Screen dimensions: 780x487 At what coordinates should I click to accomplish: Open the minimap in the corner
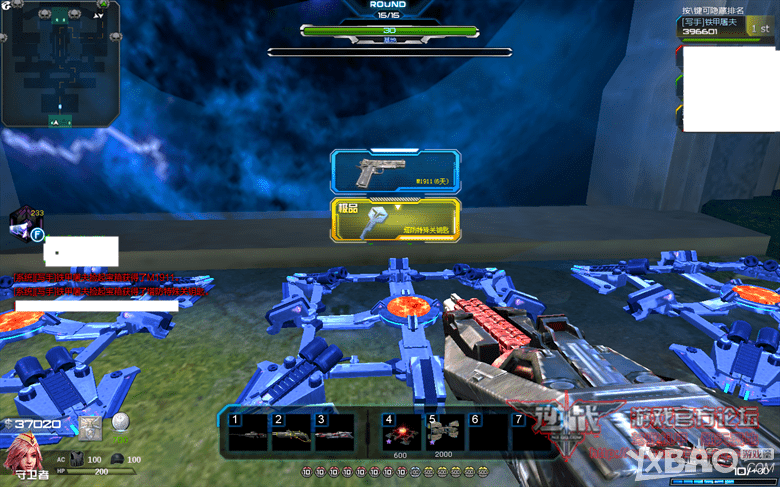pos(60,63)
